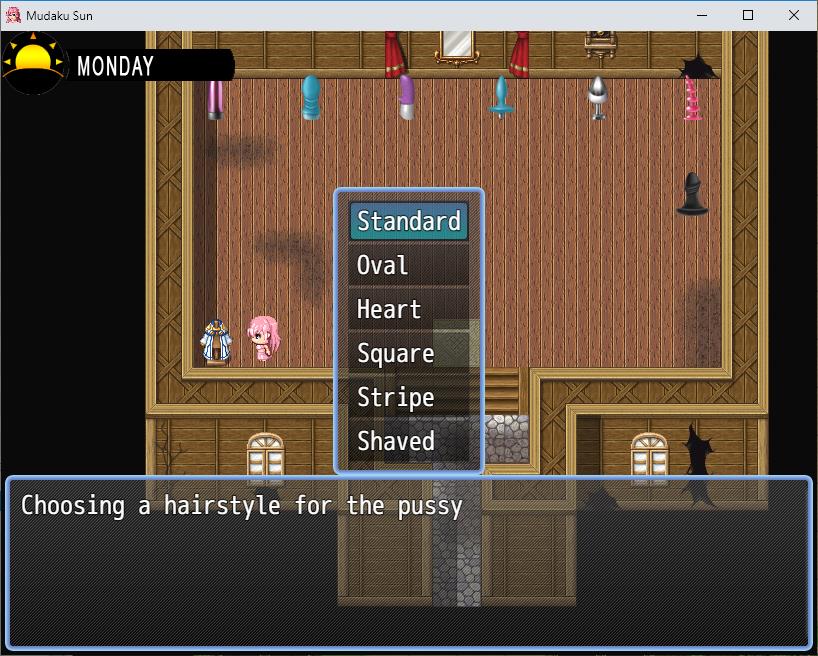Screen dimensions: 818x656
Task: Choose the Stripe option
Action: click(408, 397)
